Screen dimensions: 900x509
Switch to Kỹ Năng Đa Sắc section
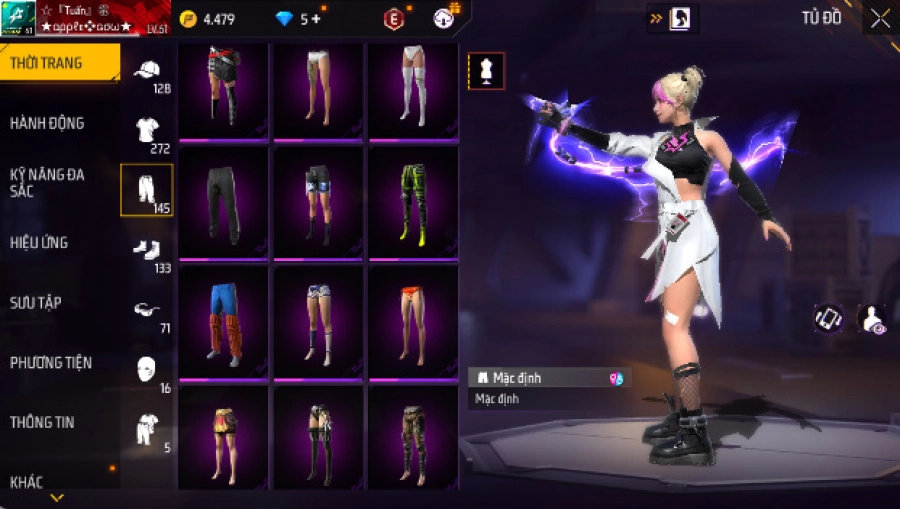[47, 183]
